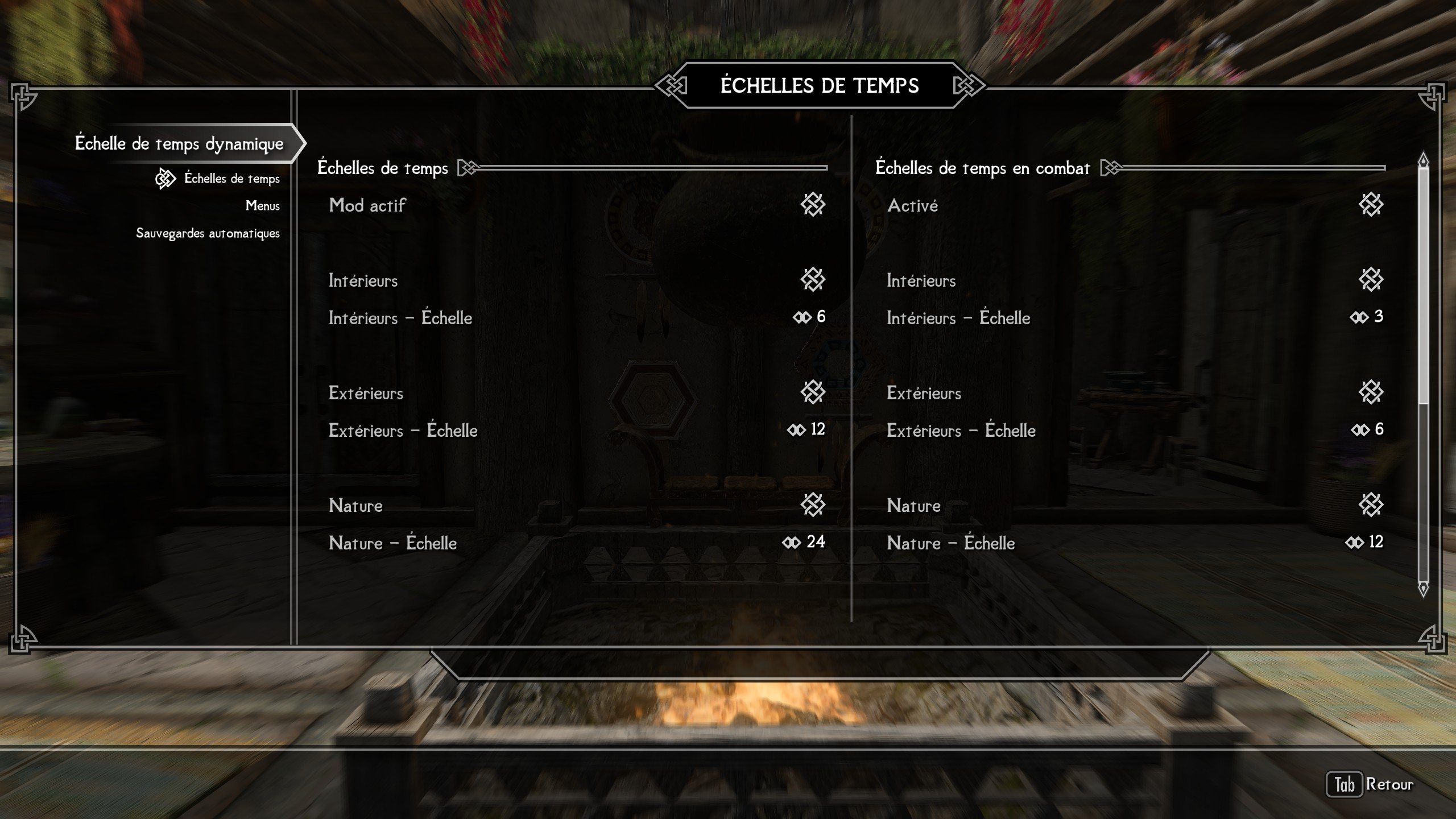The height and width of the screenshot is (819, 1456).
Task: Adjust combat Intérieurs – Échelle value of 3
Action: (1367, 317)
